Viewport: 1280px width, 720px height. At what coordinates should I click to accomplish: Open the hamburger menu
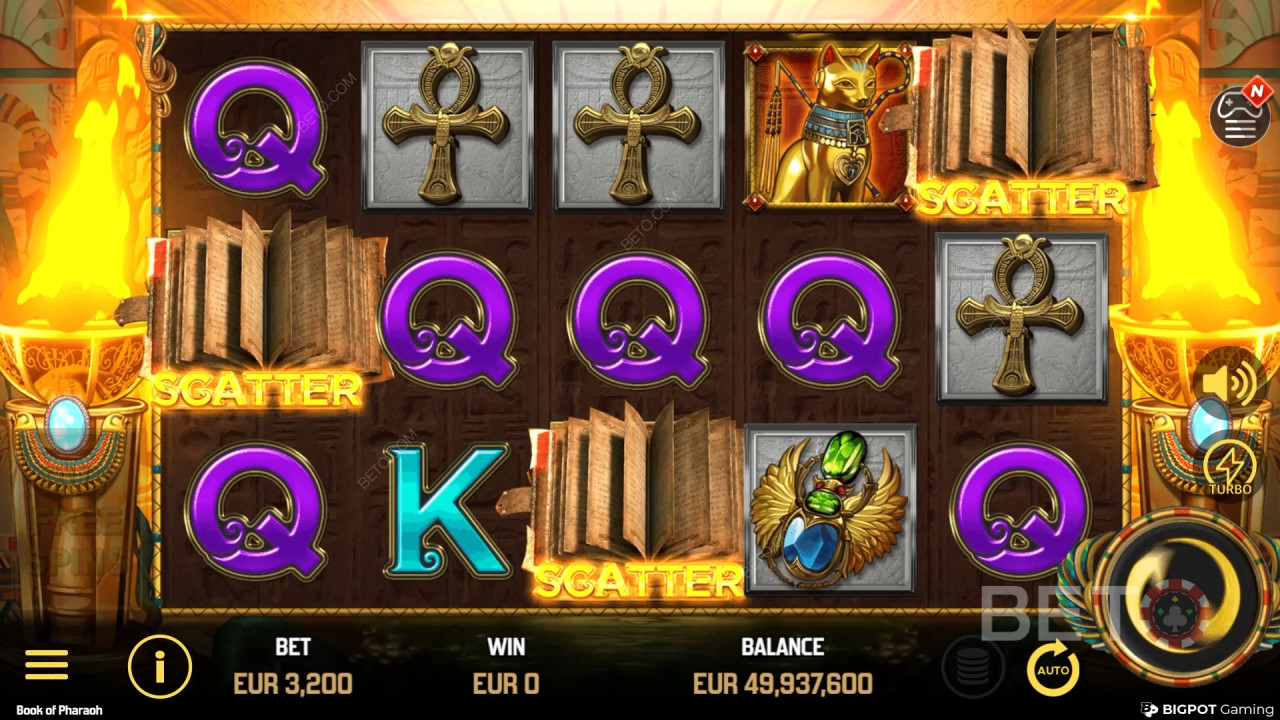(x=46, y=665)
